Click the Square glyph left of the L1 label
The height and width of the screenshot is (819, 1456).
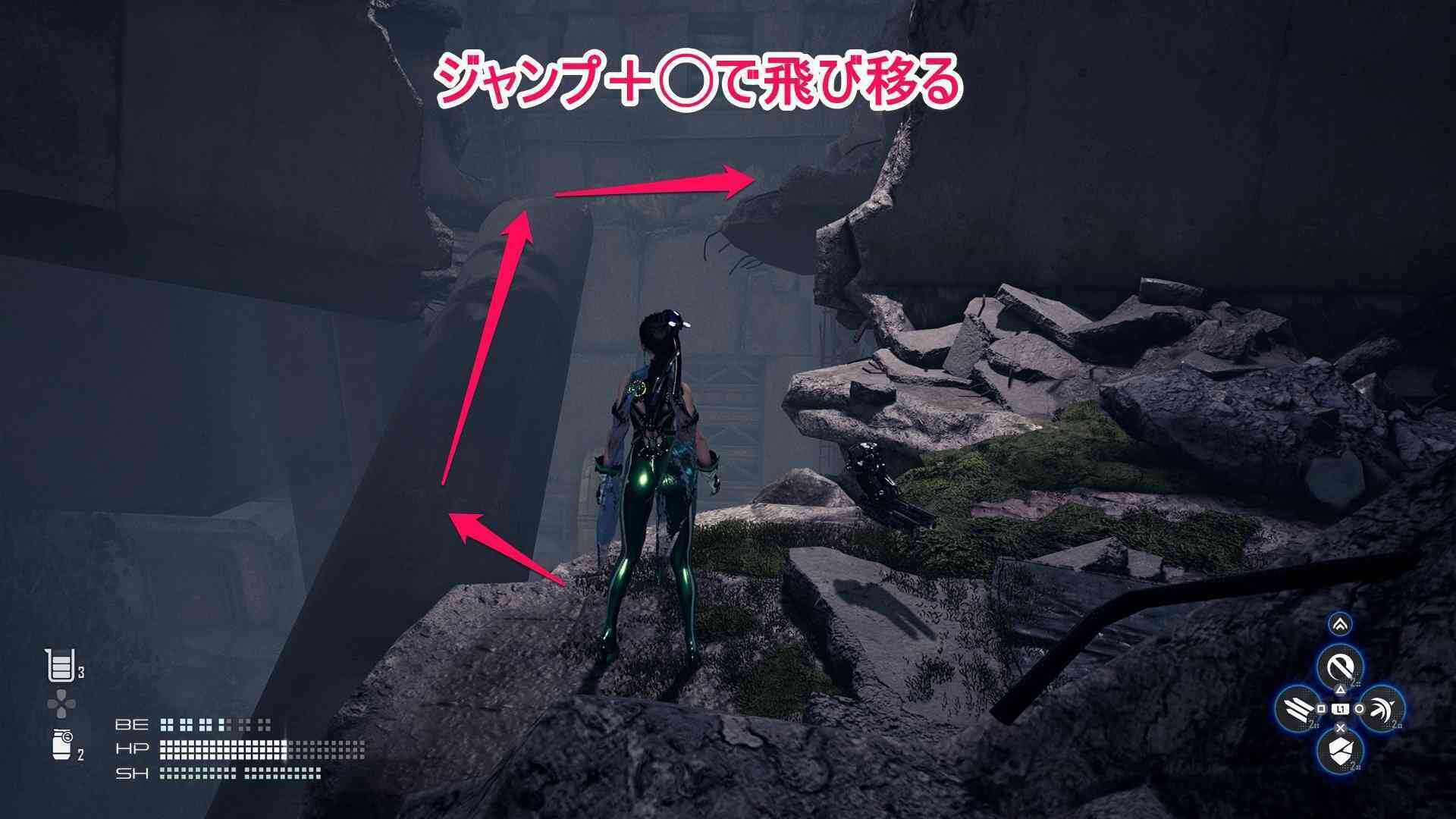click(1321, 709)
